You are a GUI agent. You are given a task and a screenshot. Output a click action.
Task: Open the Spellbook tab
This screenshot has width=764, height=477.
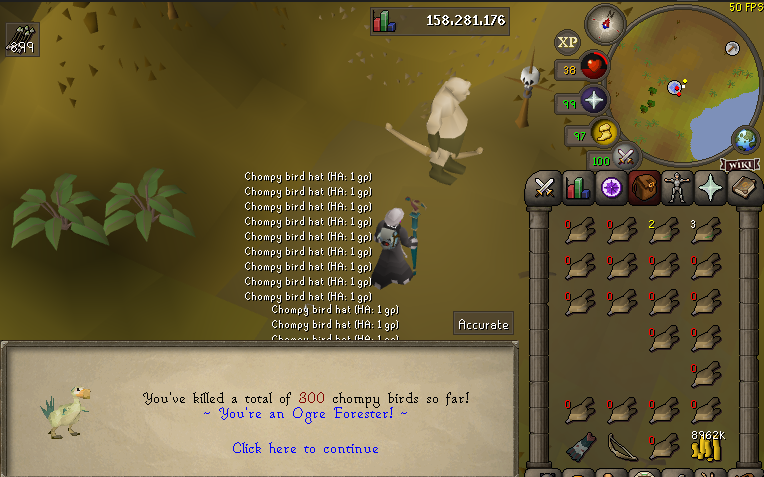[744, 187]
